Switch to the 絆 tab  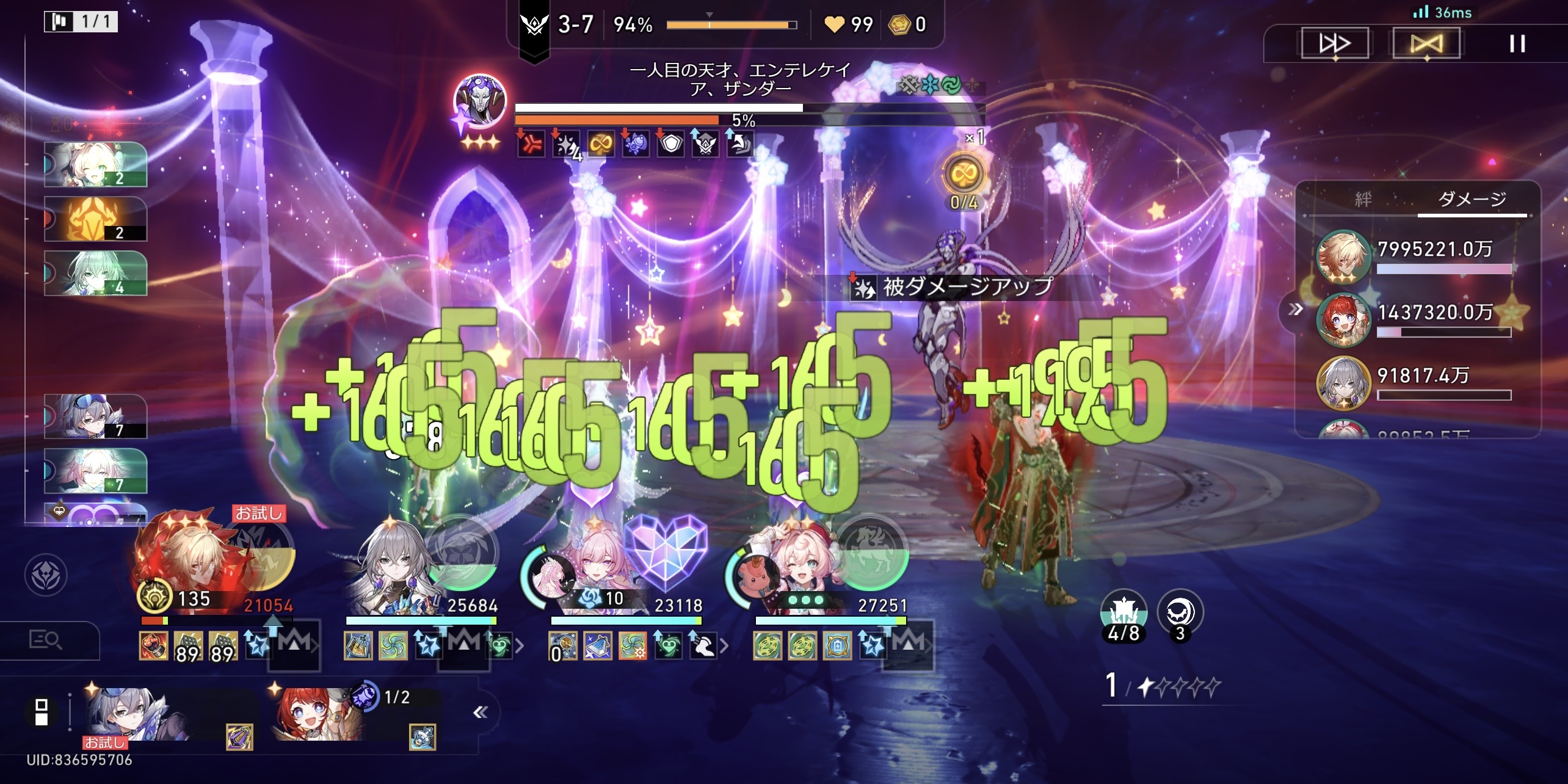coord(1363,199)
